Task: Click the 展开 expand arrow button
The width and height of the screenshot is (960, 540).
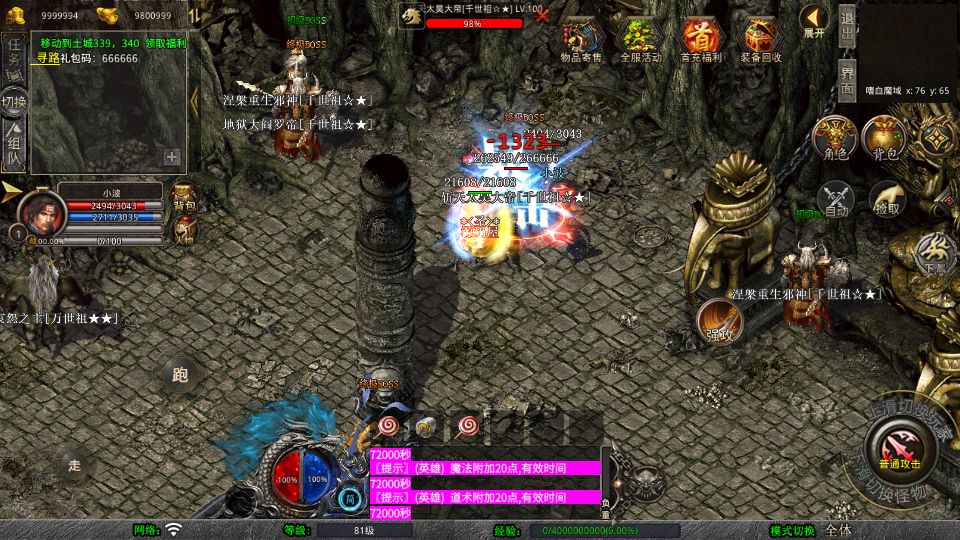Action: point(814,20)
